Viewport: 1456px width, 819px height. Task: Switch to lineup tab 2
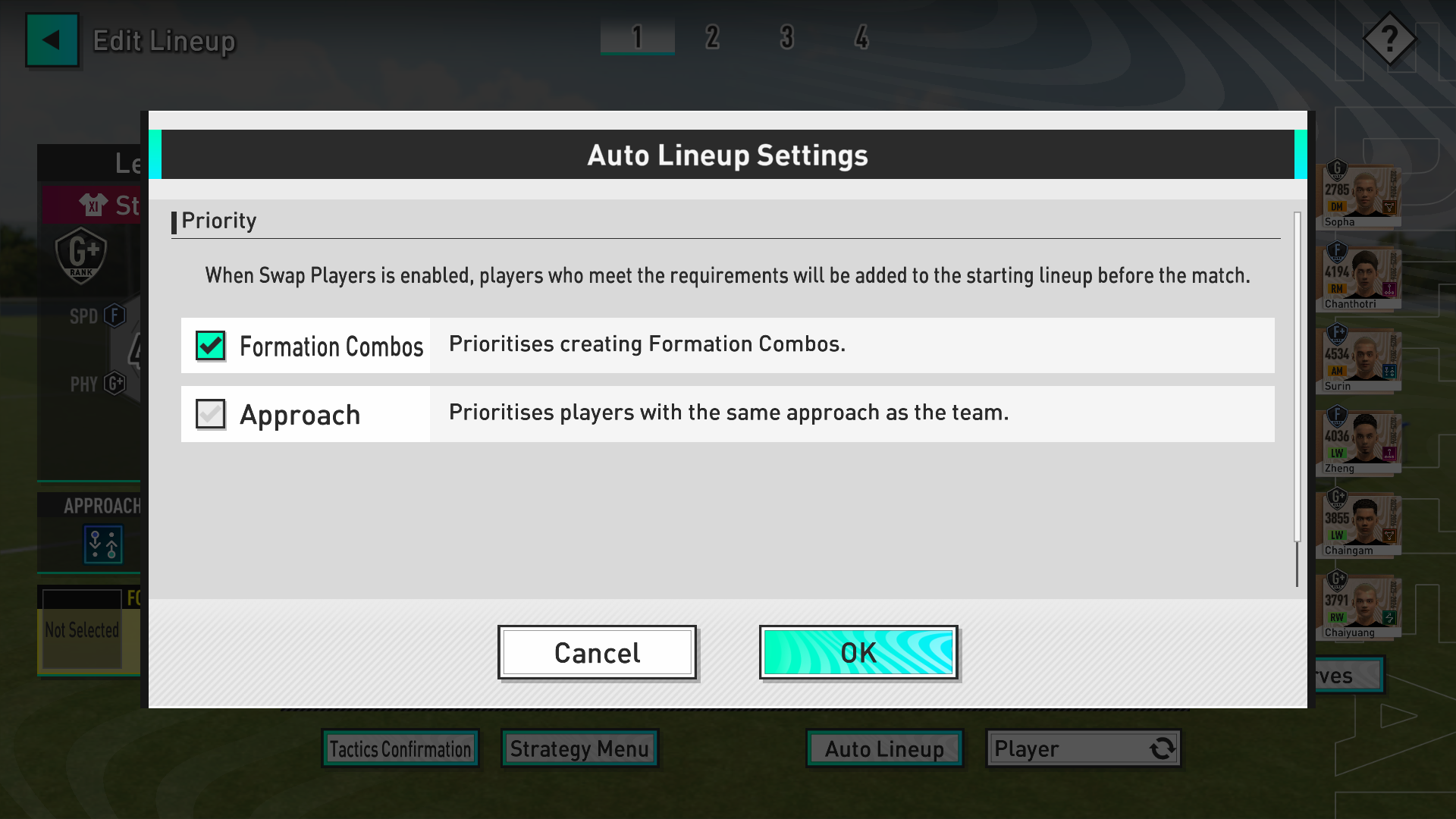(x=712, y=36)
